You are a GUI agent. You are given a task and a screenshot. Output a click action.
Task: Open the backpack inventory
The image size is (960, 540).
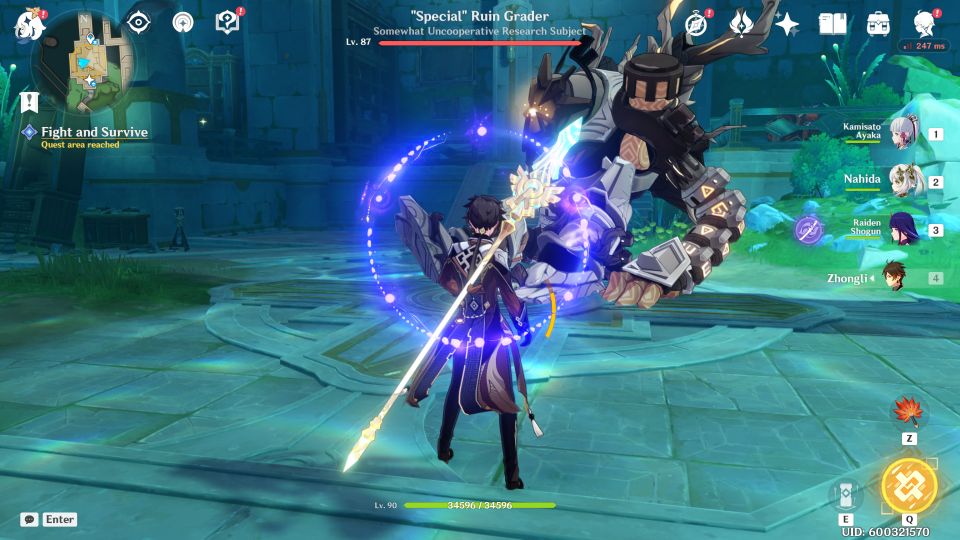click(878, 24)
